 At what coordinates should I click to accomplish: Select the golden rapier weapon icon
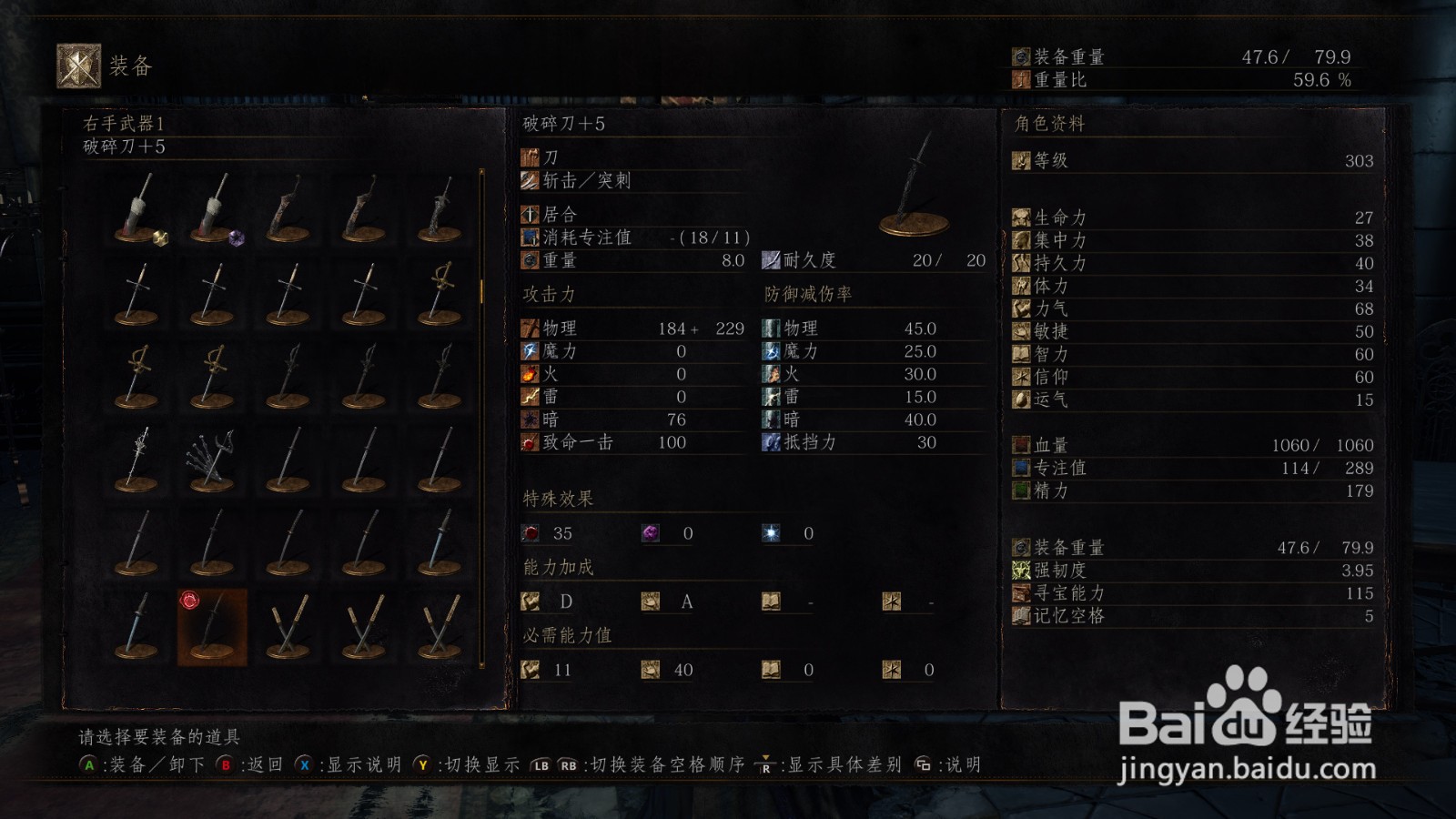click(441, 289)
